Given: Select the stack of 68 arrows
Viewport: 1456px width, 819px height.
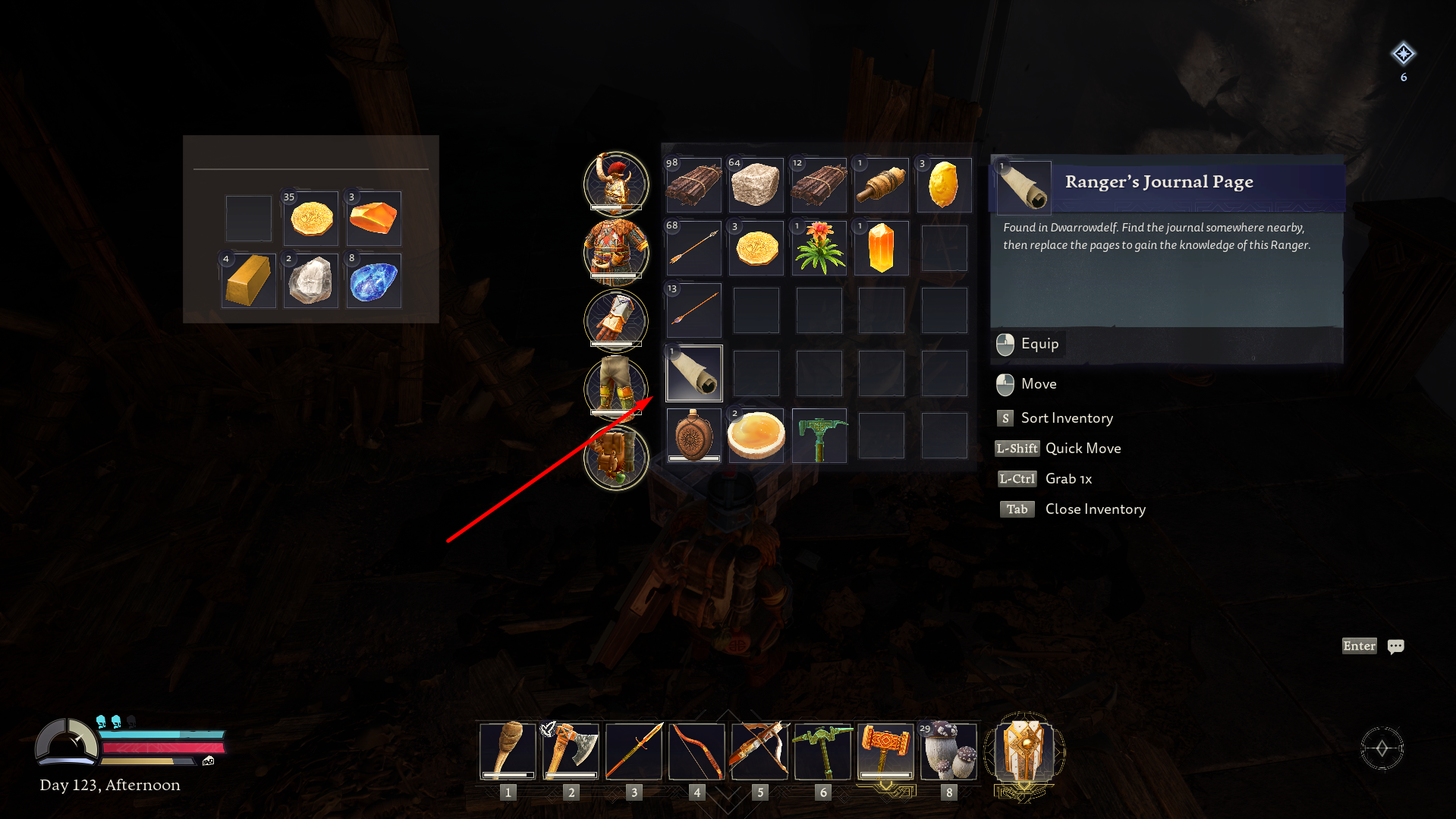Looking at the screenshot, I should click(x=693, y=247).
